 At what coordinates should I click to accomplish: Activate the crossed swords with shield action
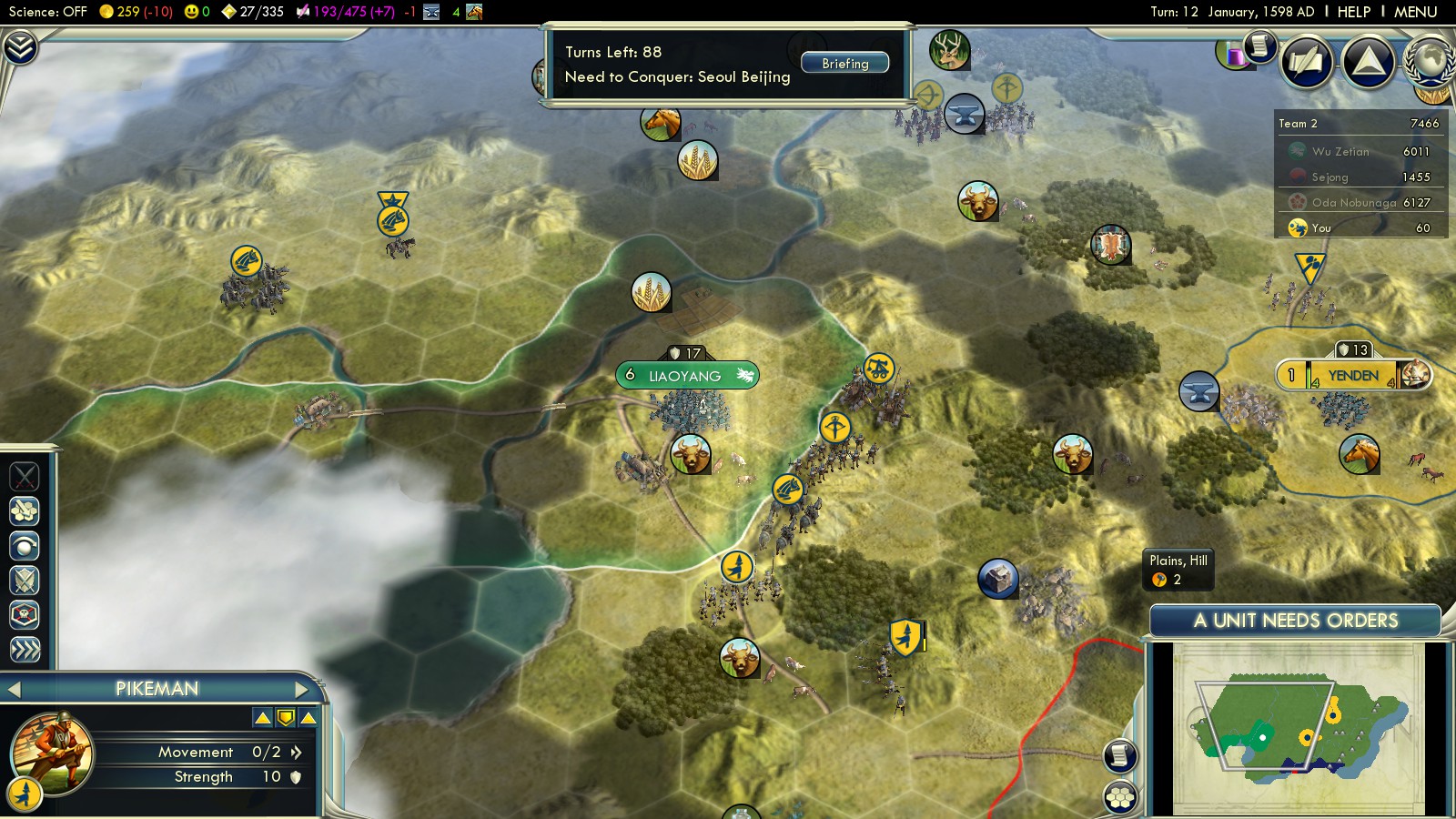[x=25, y=581]
